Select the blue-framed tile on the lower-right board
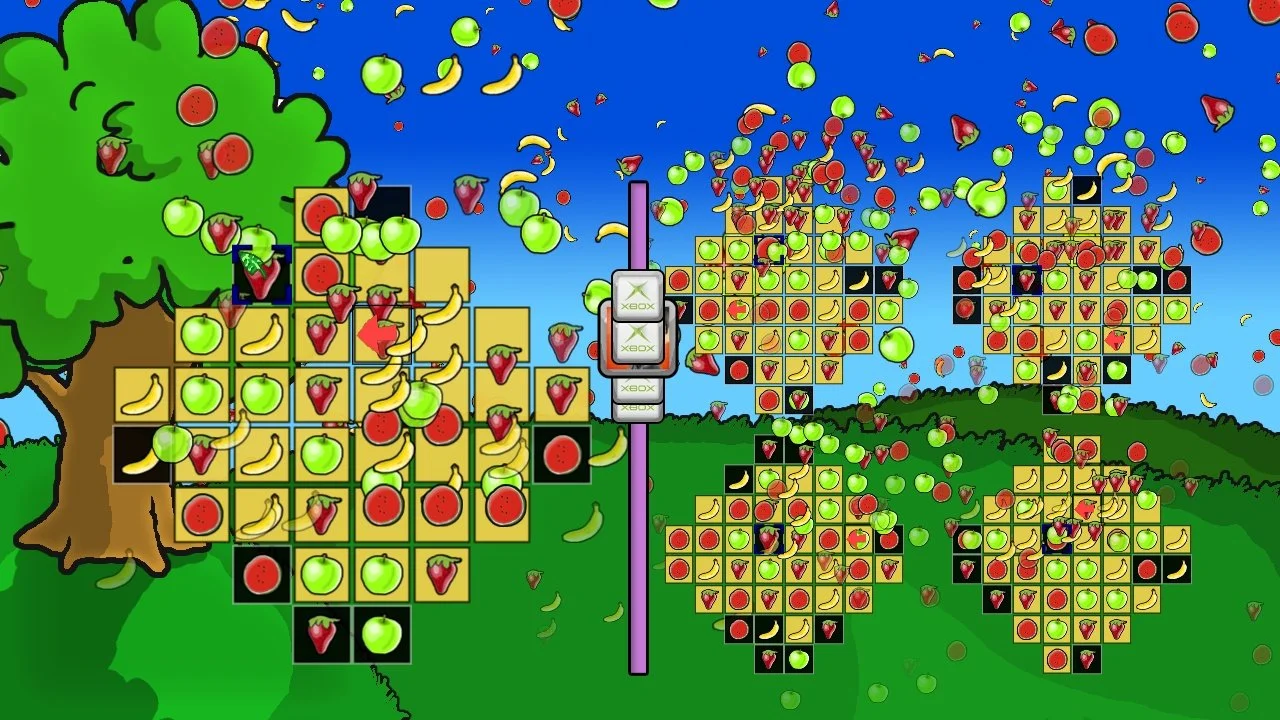Image resolution: width=1280 pixels, height=720 pixels. (1058, 538)
